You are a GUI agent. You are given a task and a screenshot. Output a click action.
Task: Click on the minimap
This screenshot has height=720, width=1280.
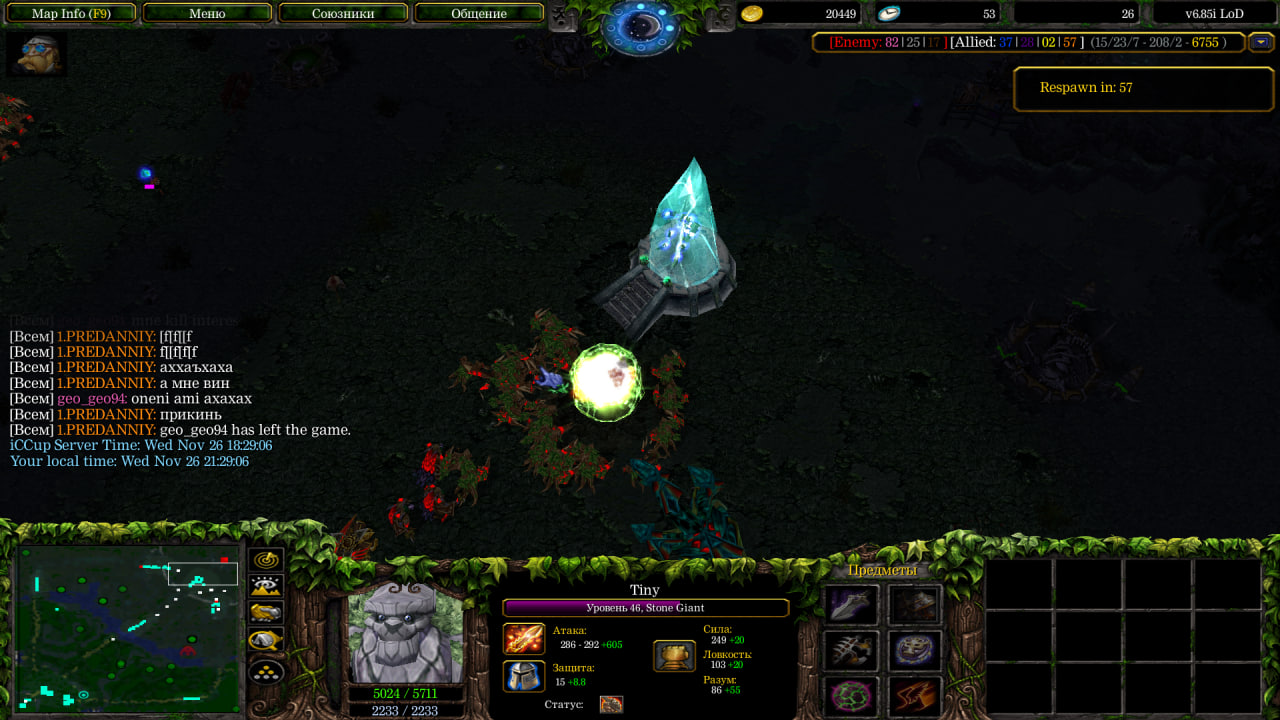pos(128,626)
